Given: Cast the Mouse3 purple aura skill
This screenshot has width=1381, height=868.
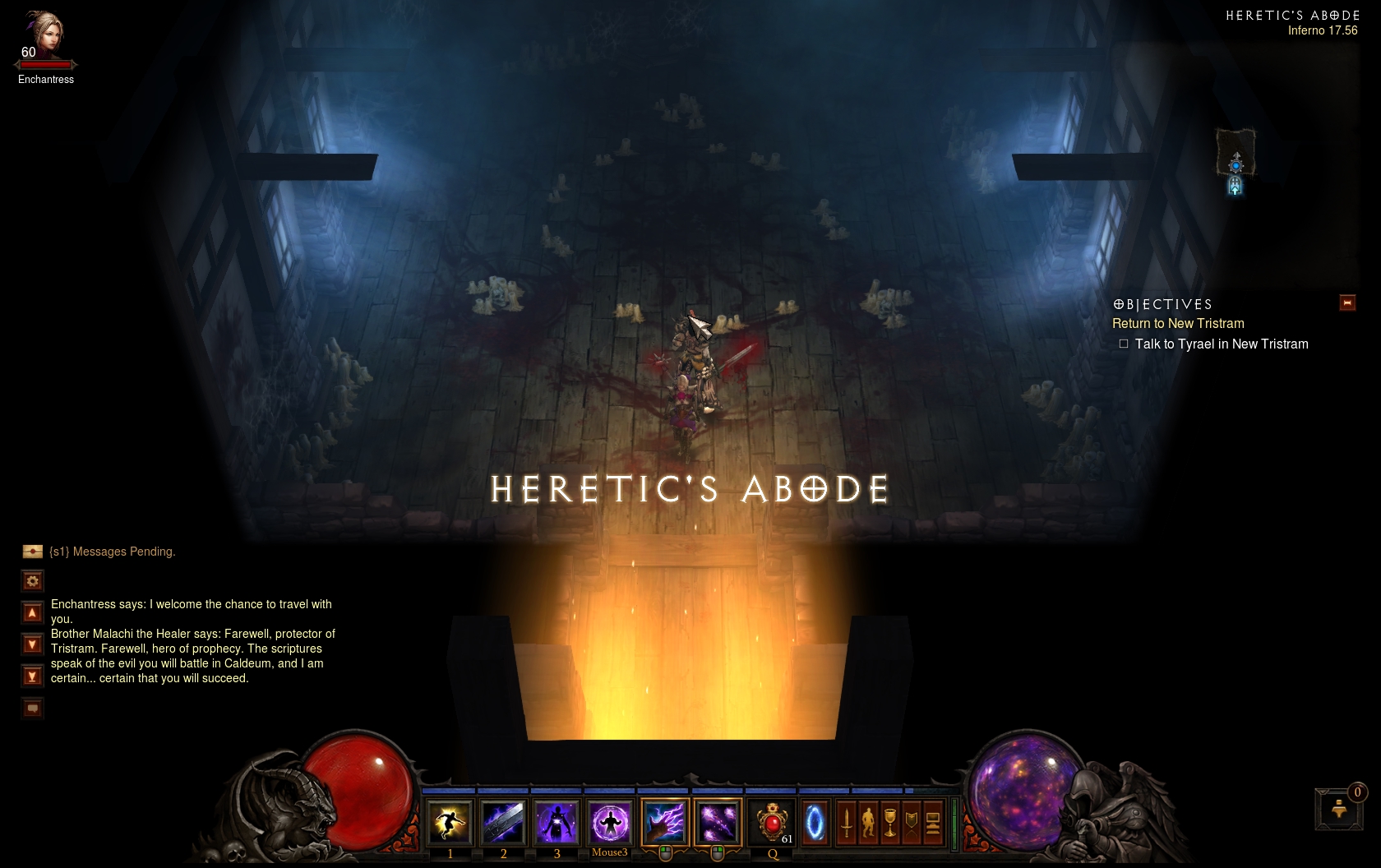Looking at the screenshot, I should click(610, 823).
